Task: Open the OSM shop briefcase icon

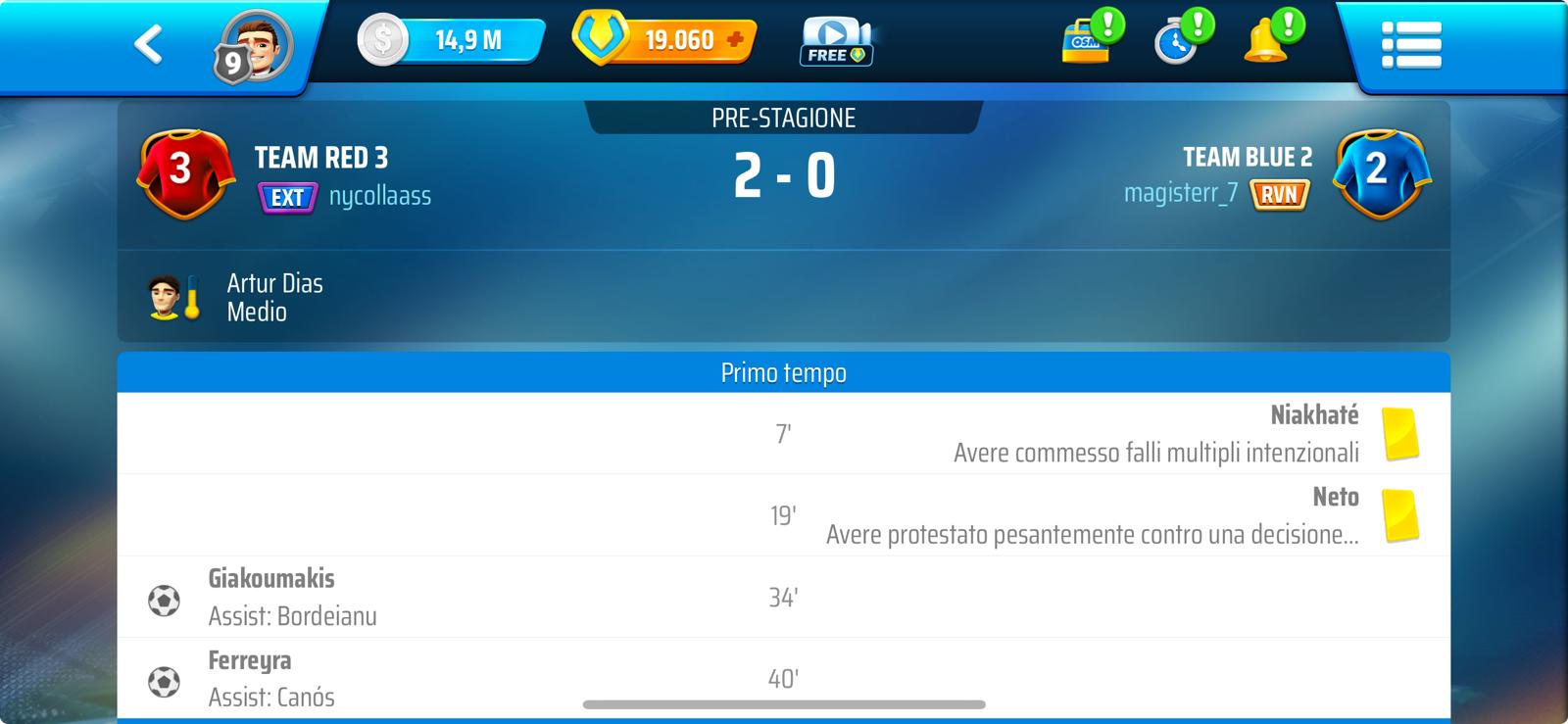Action: pyautogui.click(x=1088, y=41)
